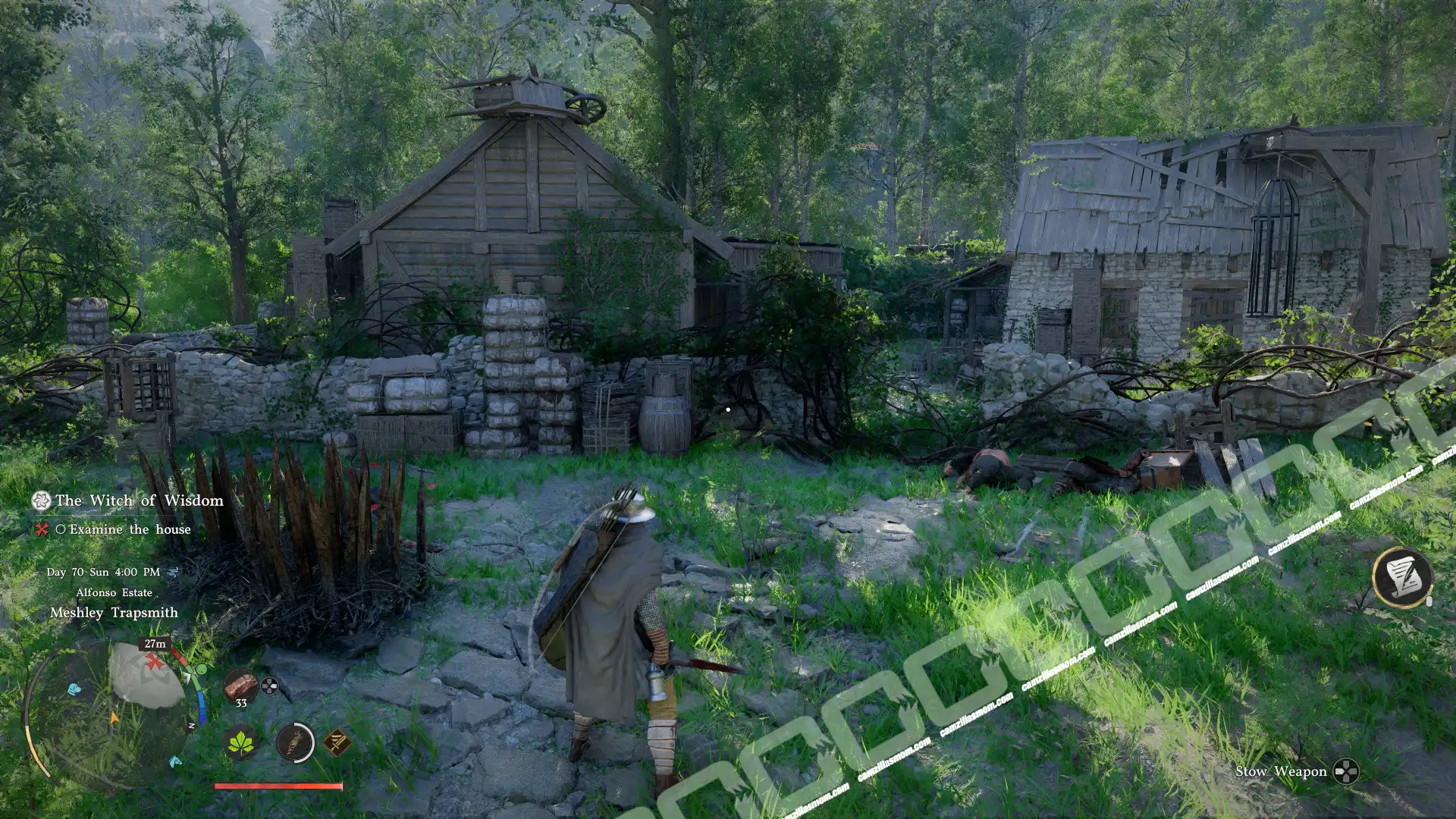The height and width of the screenshot is (819, 1456).
Task: Click the Examine the house objective
Action: (x=130, y=529)
